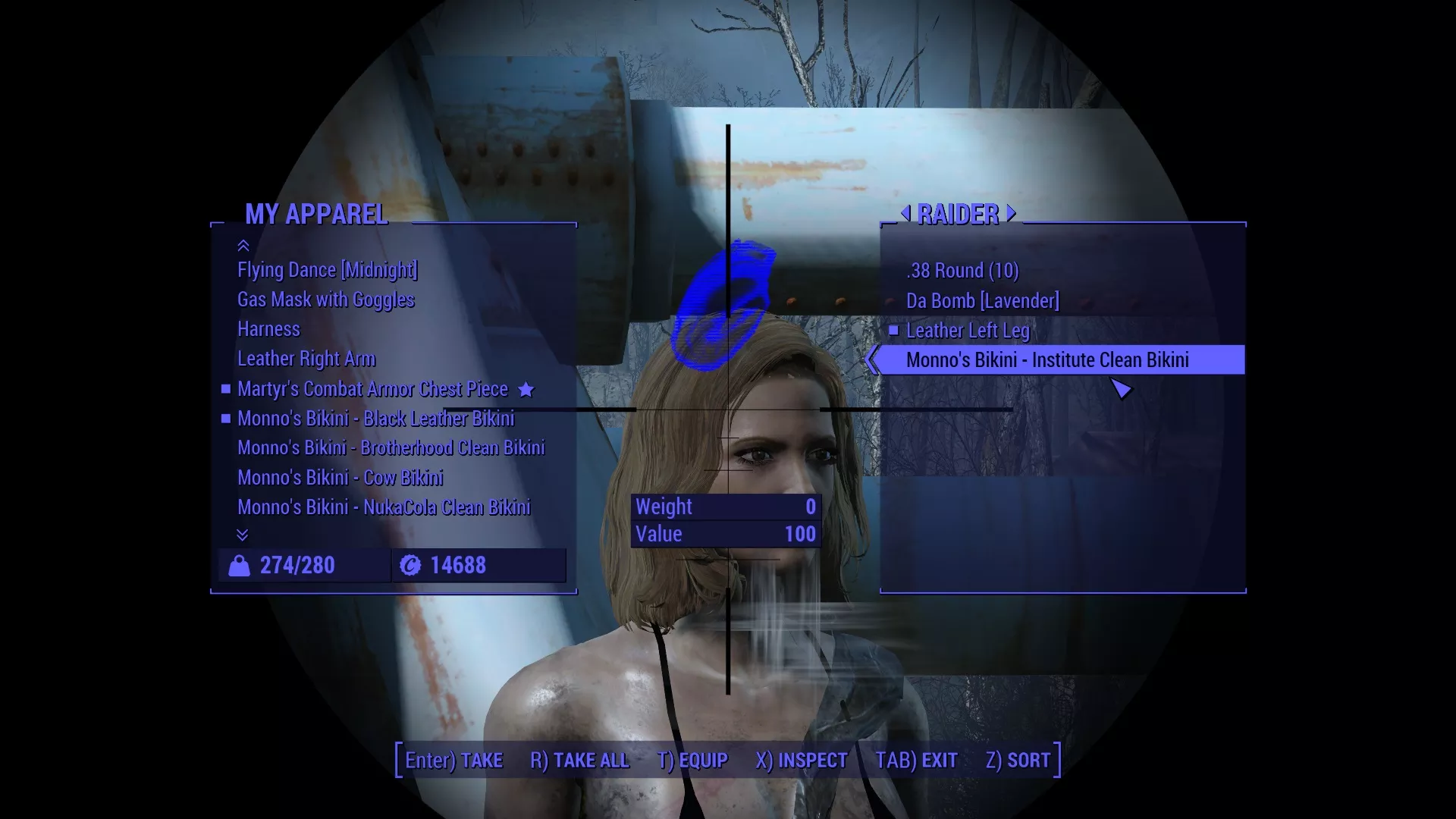Viewport: 1456px width, 819px height.
Task: Choose the raider's Leather Left Leg
Action: coord(968,331)
